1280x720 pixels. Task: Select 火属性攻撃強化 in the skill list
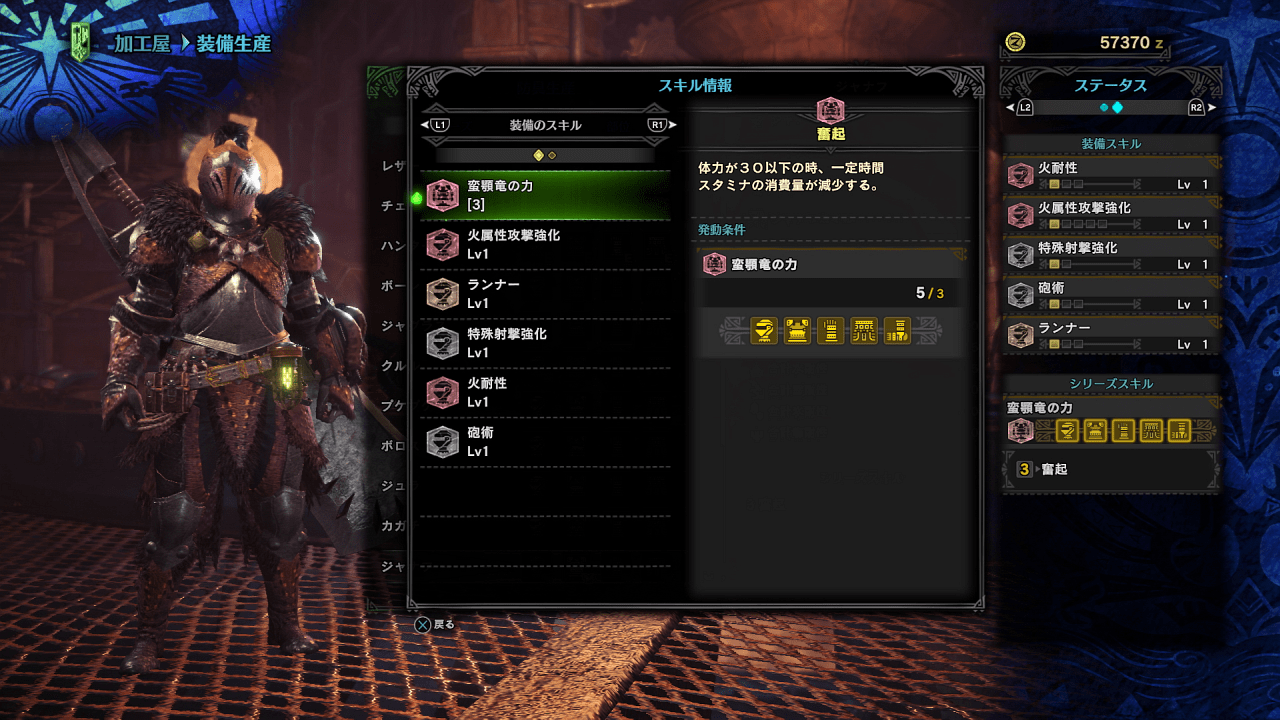(545, 244)
